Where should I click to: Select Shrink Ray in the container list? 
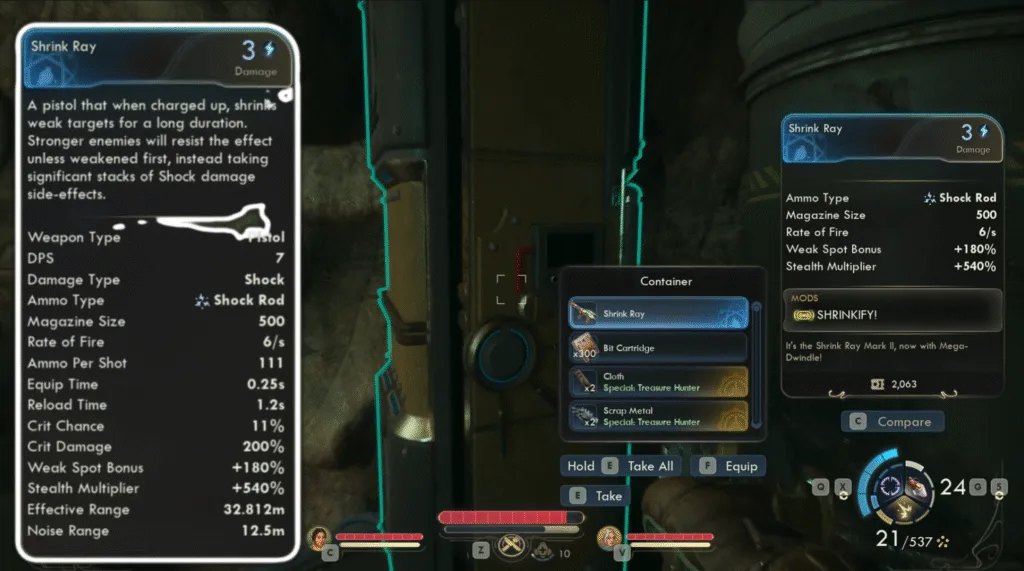[658, 313]
